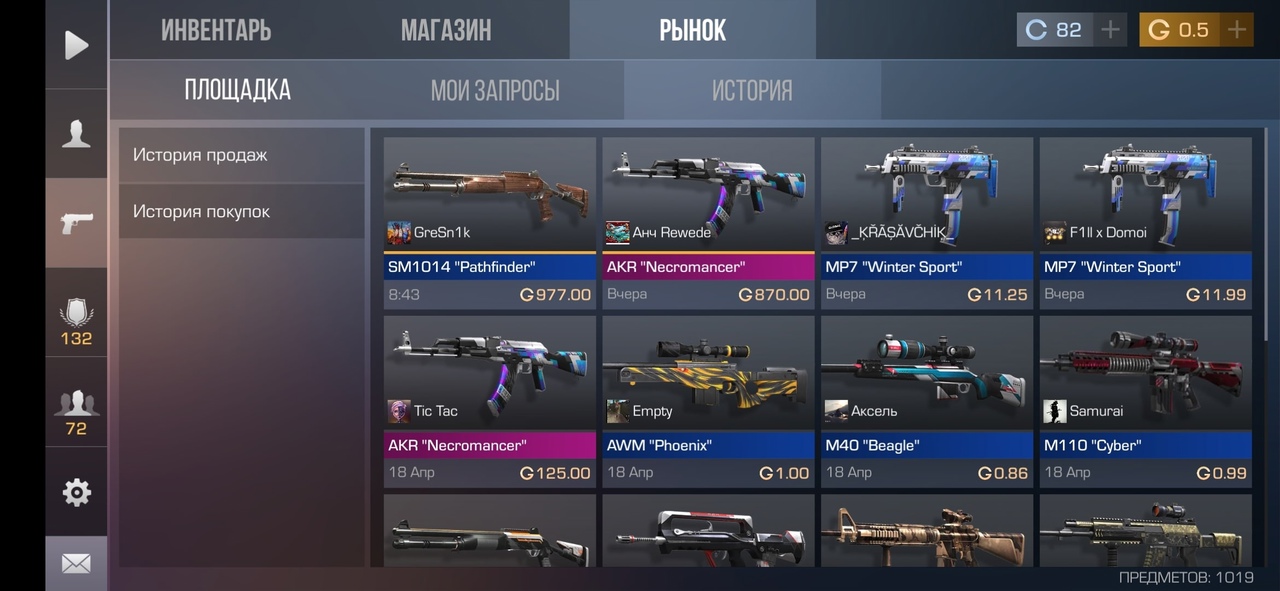Image resolution: width=1280 pixels, height=591 pixels.
Task: Add gold with the plus button
Action: pyautogui.click(x=1237, y=30)
